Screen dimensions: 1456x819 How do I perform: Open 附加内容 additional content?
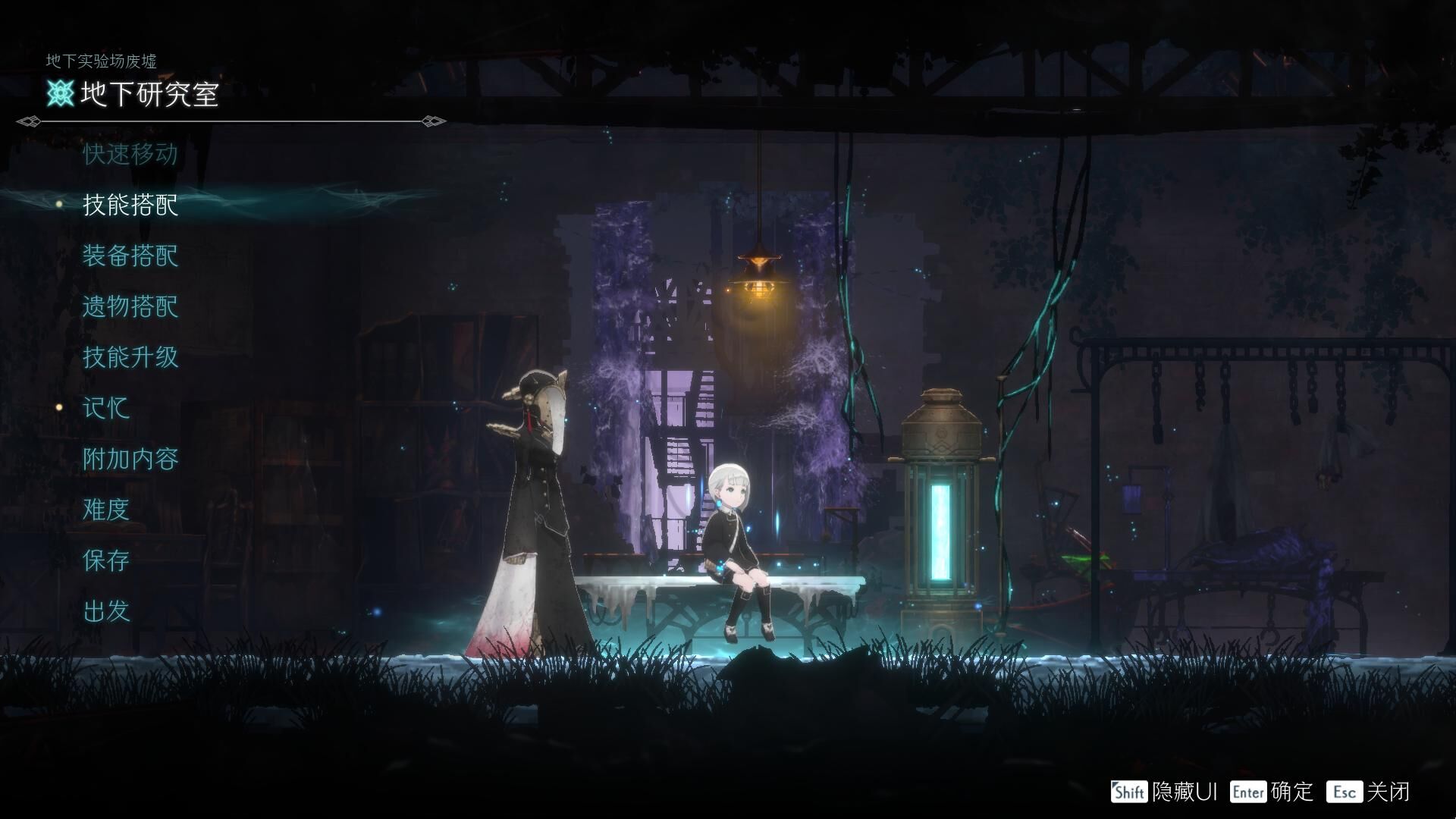(130, 459)
